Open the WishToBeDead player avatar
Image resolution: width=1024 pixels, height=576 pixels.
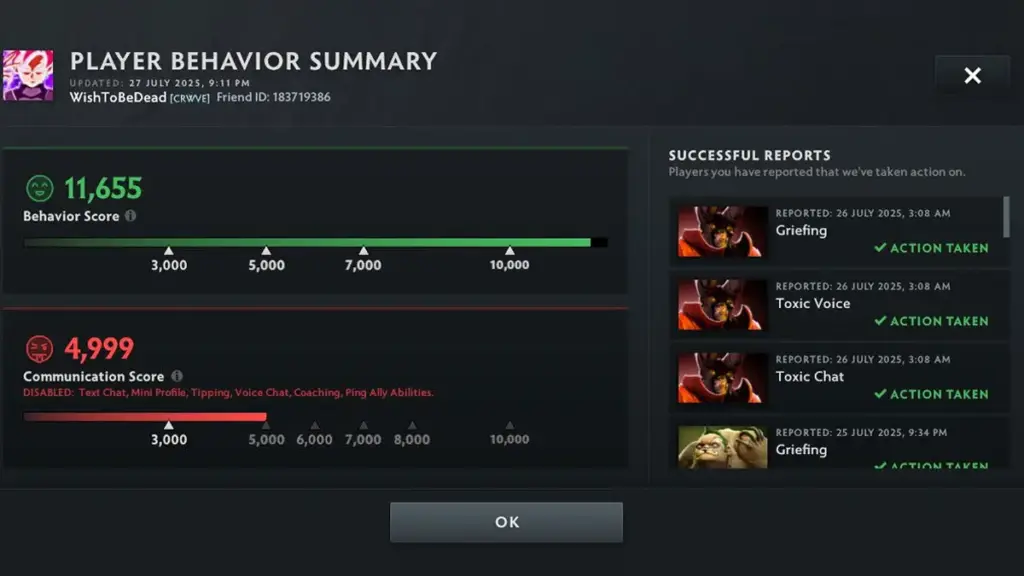[x=28, y=76]
